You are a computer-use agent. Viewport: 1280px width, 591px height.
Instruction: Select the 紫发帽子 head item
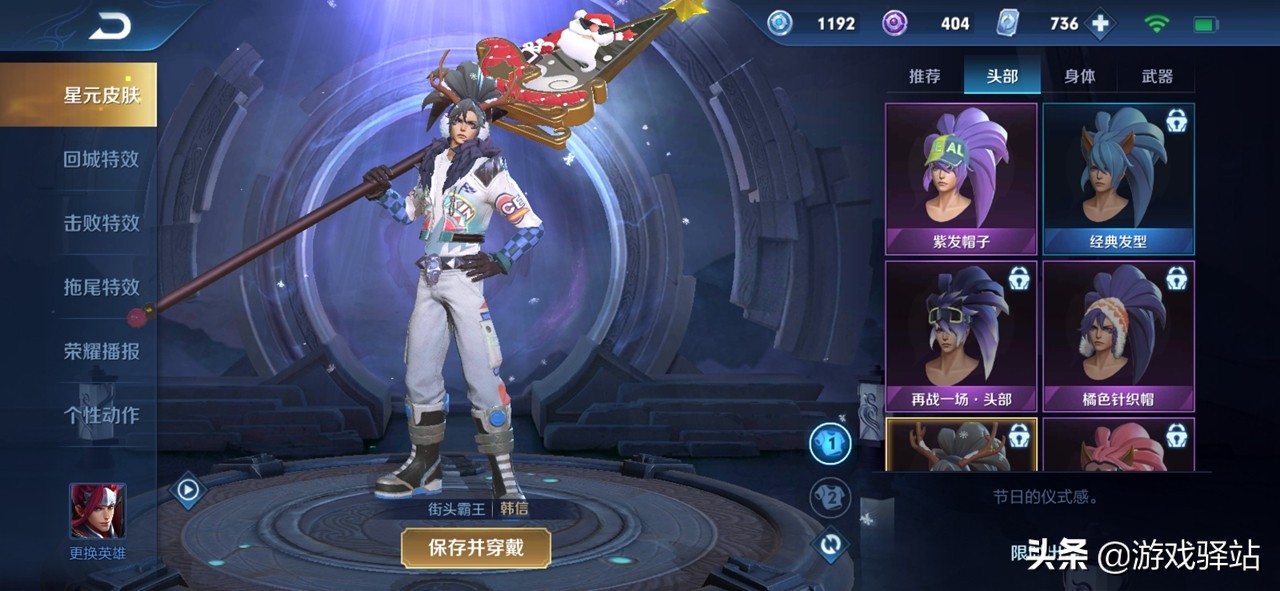(x=961, y=178)
